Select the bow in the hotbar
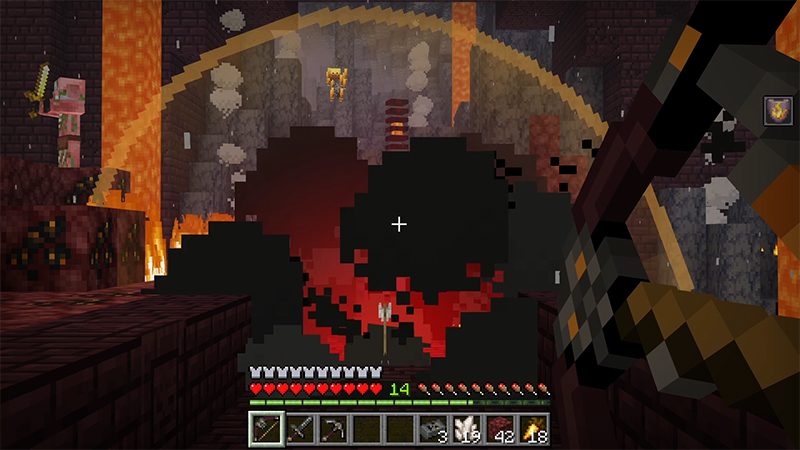 (x=266, y=428)
